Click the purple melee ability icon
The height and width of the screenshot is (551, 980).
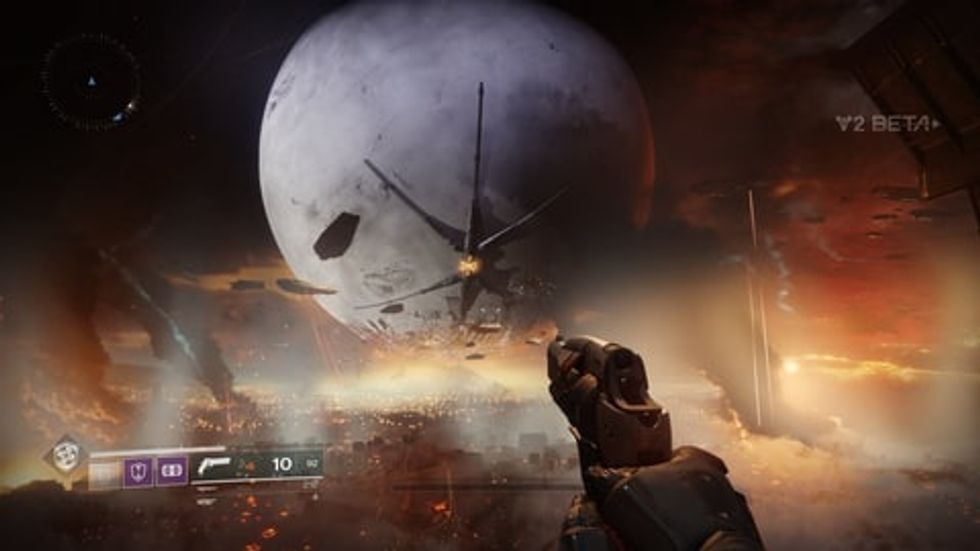172,470
